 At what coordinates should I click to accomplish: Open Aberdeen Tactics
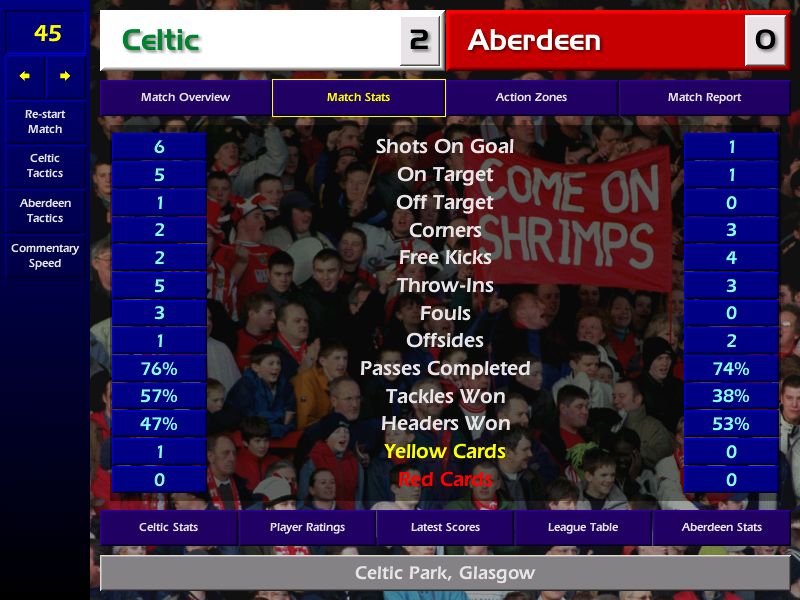coord(45,211)
